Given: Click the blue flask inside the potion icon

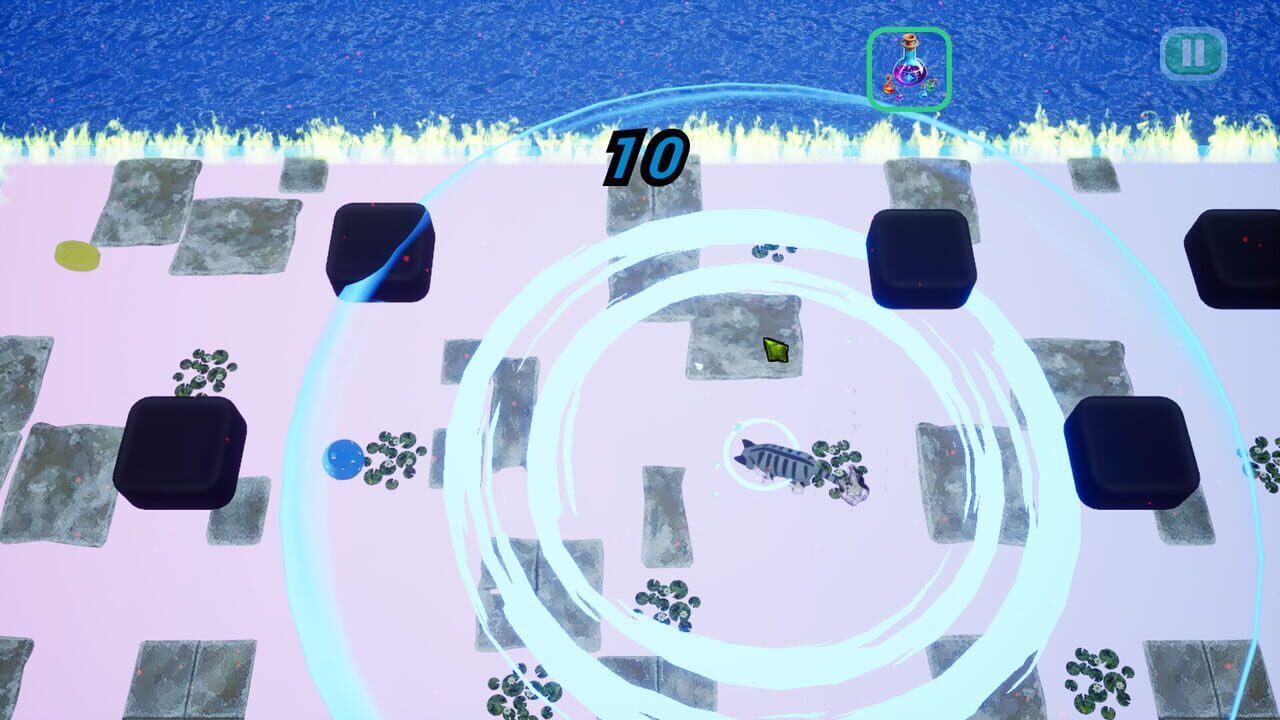Looking at the screenshot, I should (921, 93).
